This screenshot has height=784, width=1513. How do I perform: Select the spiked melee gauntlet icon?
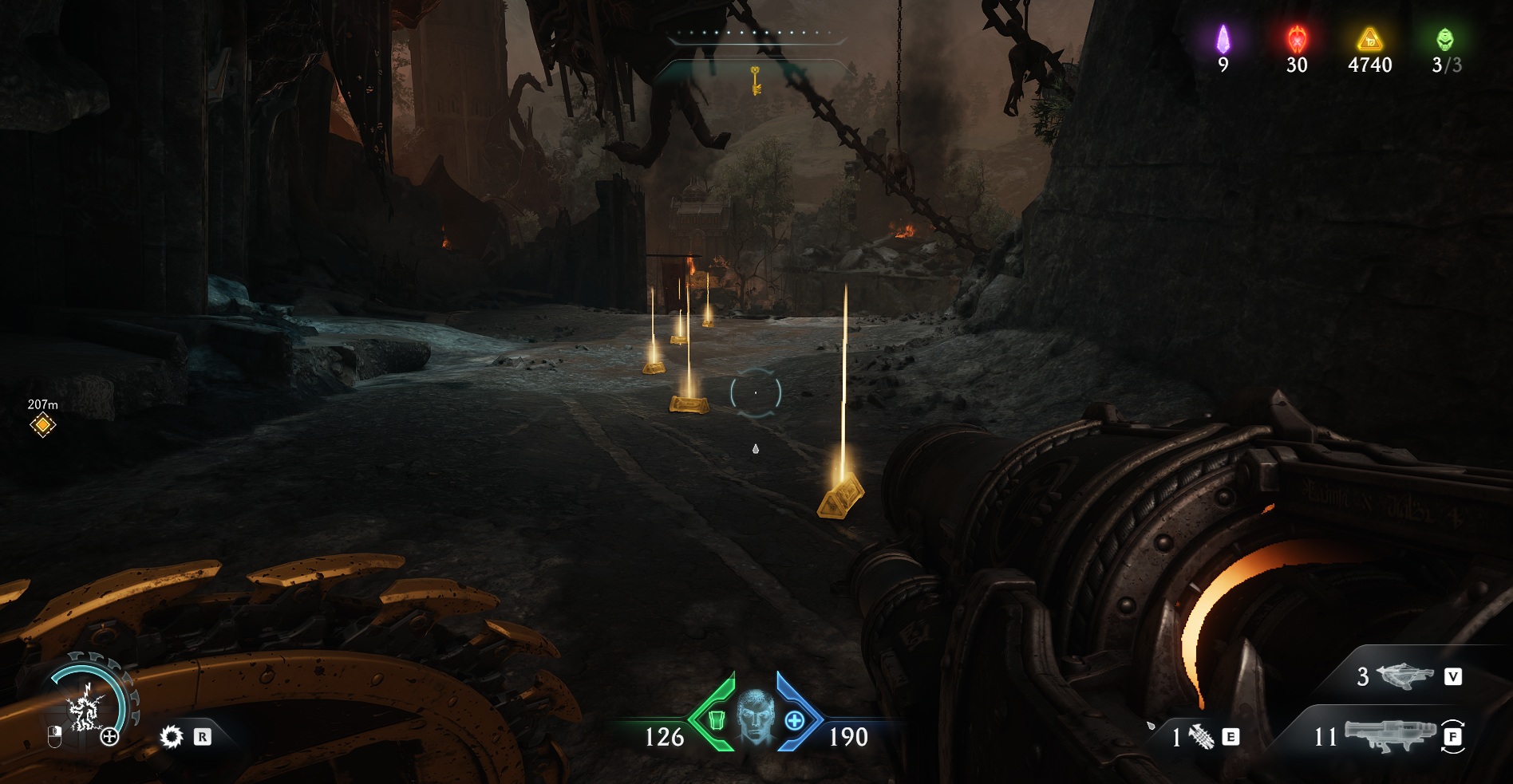click(1202, 738)
